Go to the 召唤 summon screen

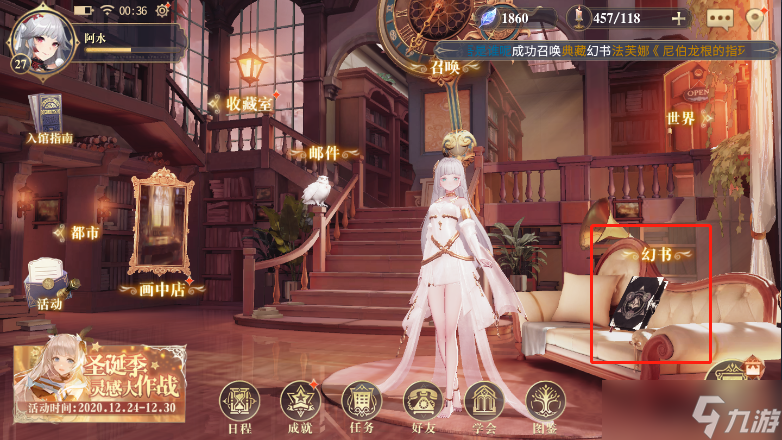(445, 67)
